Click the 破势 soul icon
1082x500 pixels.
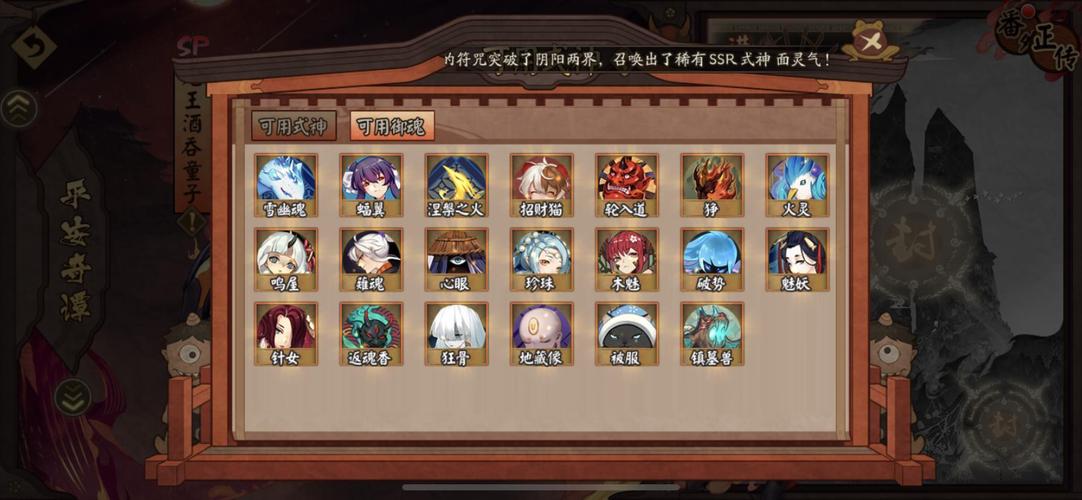tap(712, 255)
